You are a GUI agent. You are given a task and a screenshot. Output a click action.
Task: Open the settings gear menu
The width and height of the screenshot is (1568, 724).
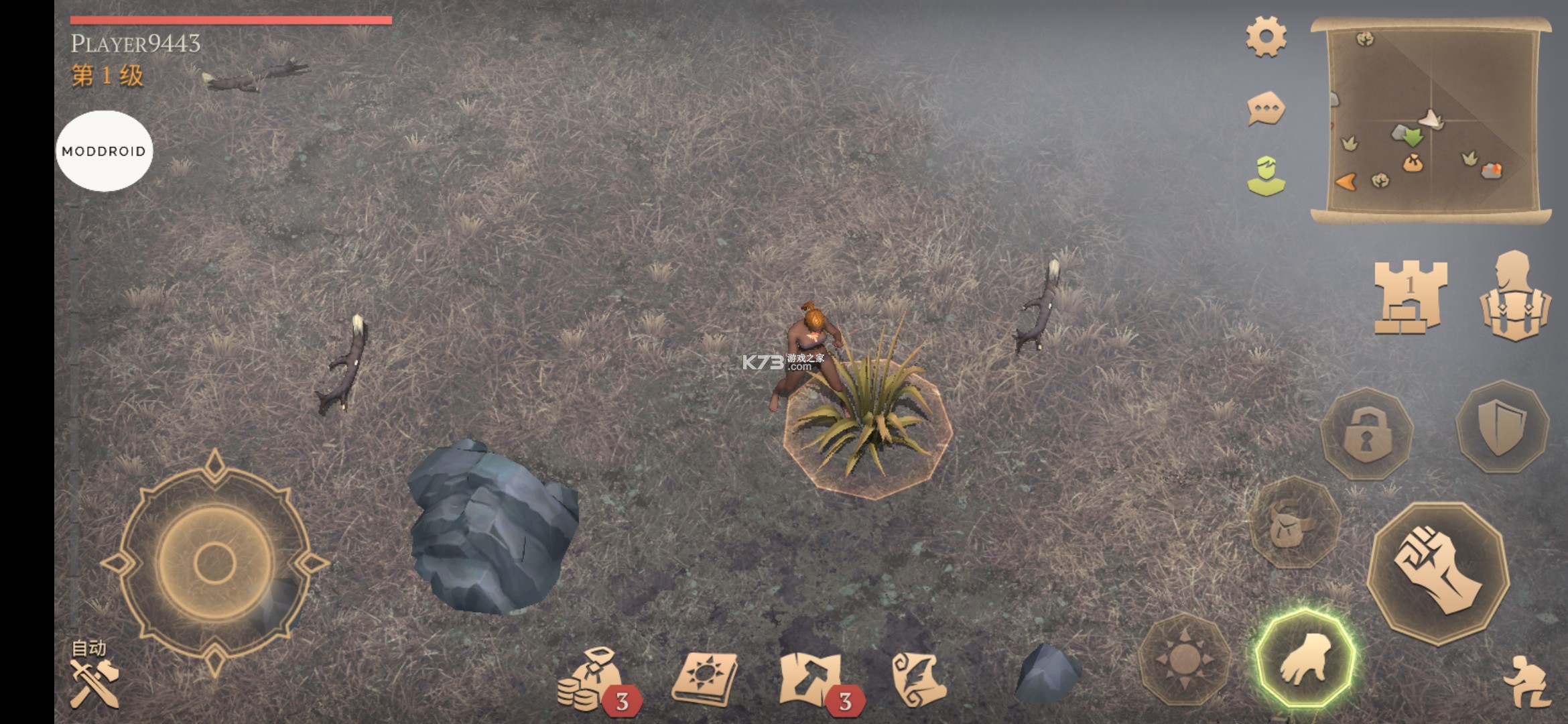[1266, 37]
